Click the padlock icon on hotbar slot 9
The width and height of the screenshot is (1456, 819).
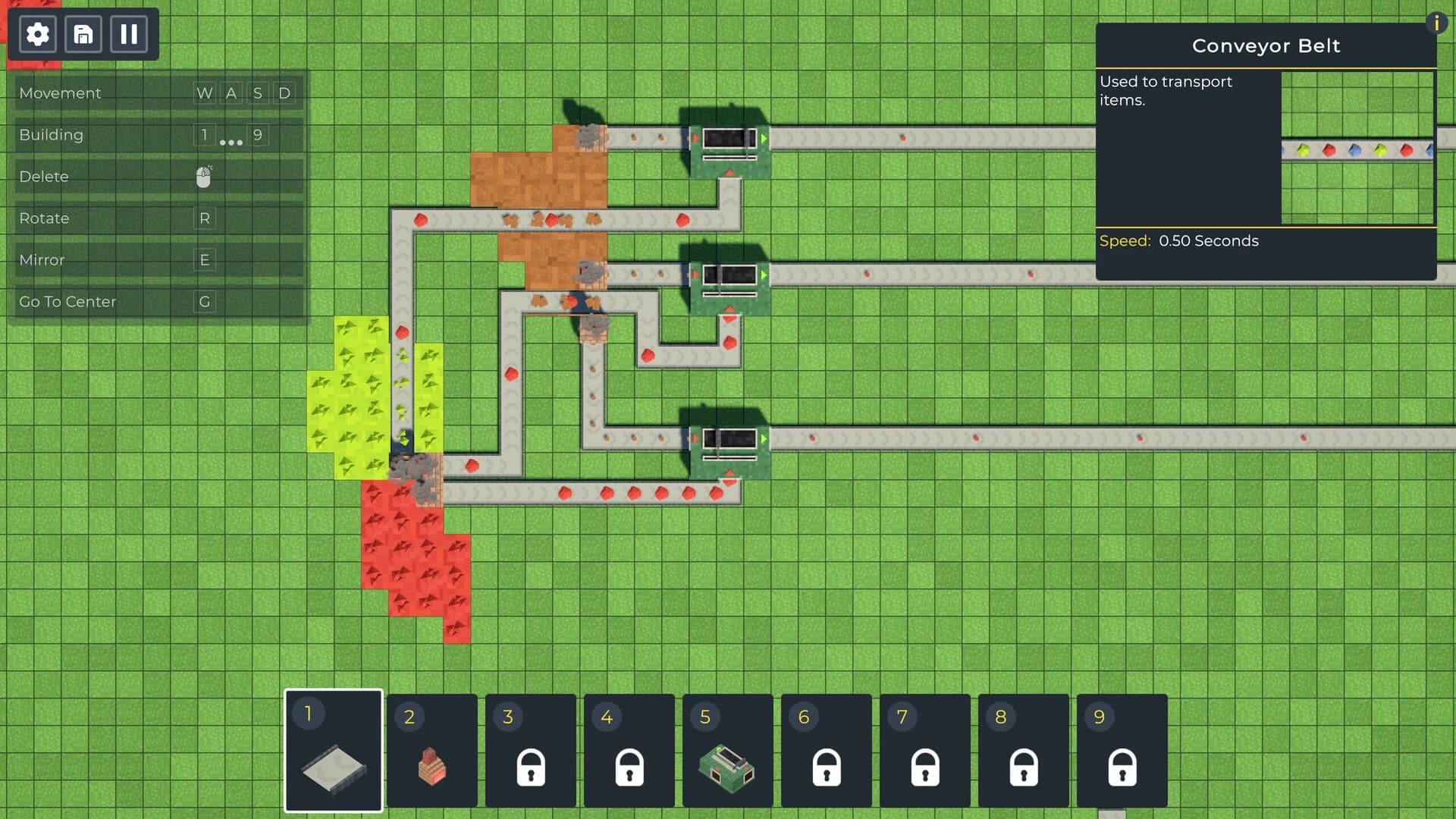1122,767
